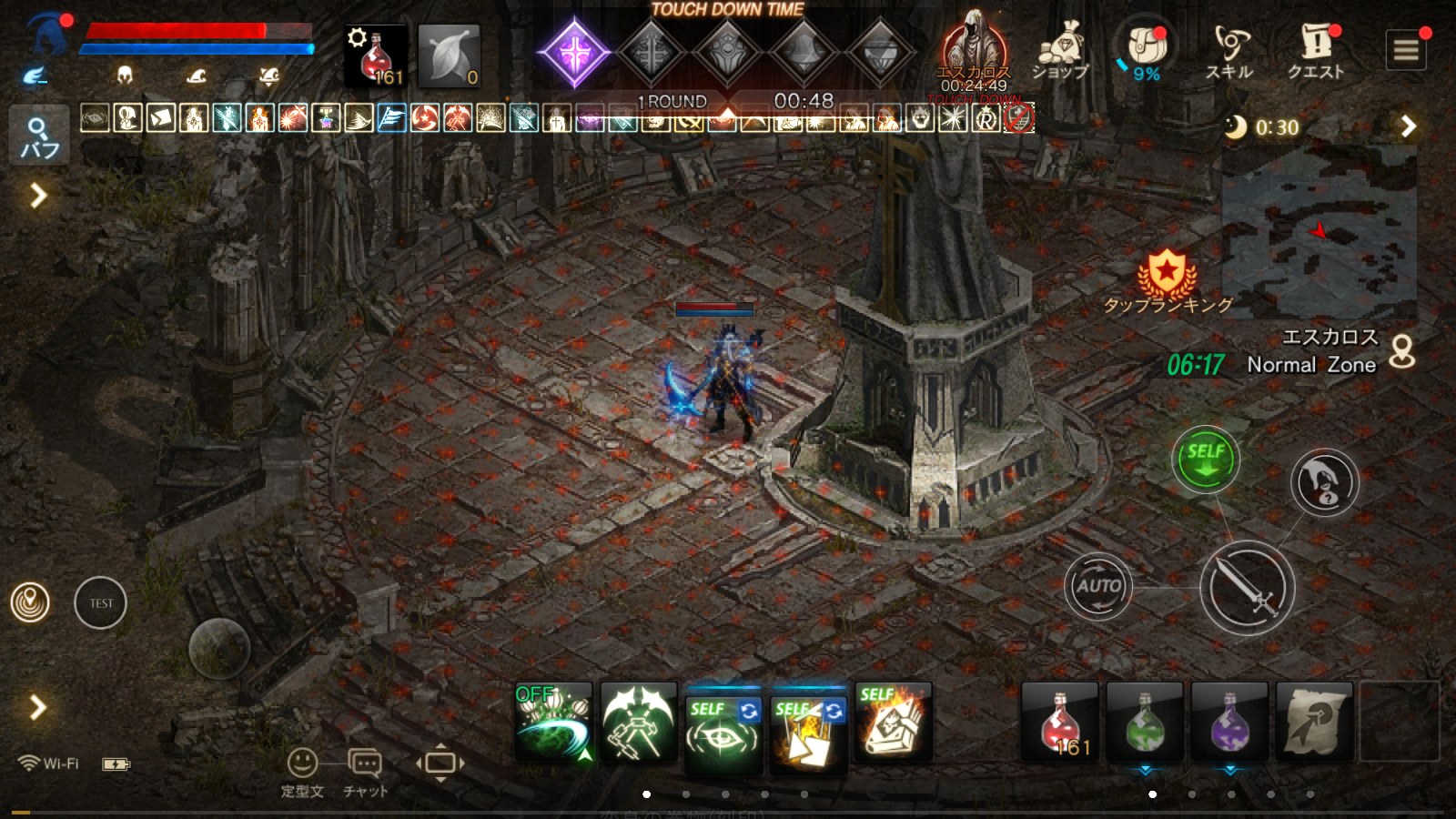Screen dimensions: 1456x819
Task: Use the red potion in the bottom bar
Action: [x=1060, y=723]
